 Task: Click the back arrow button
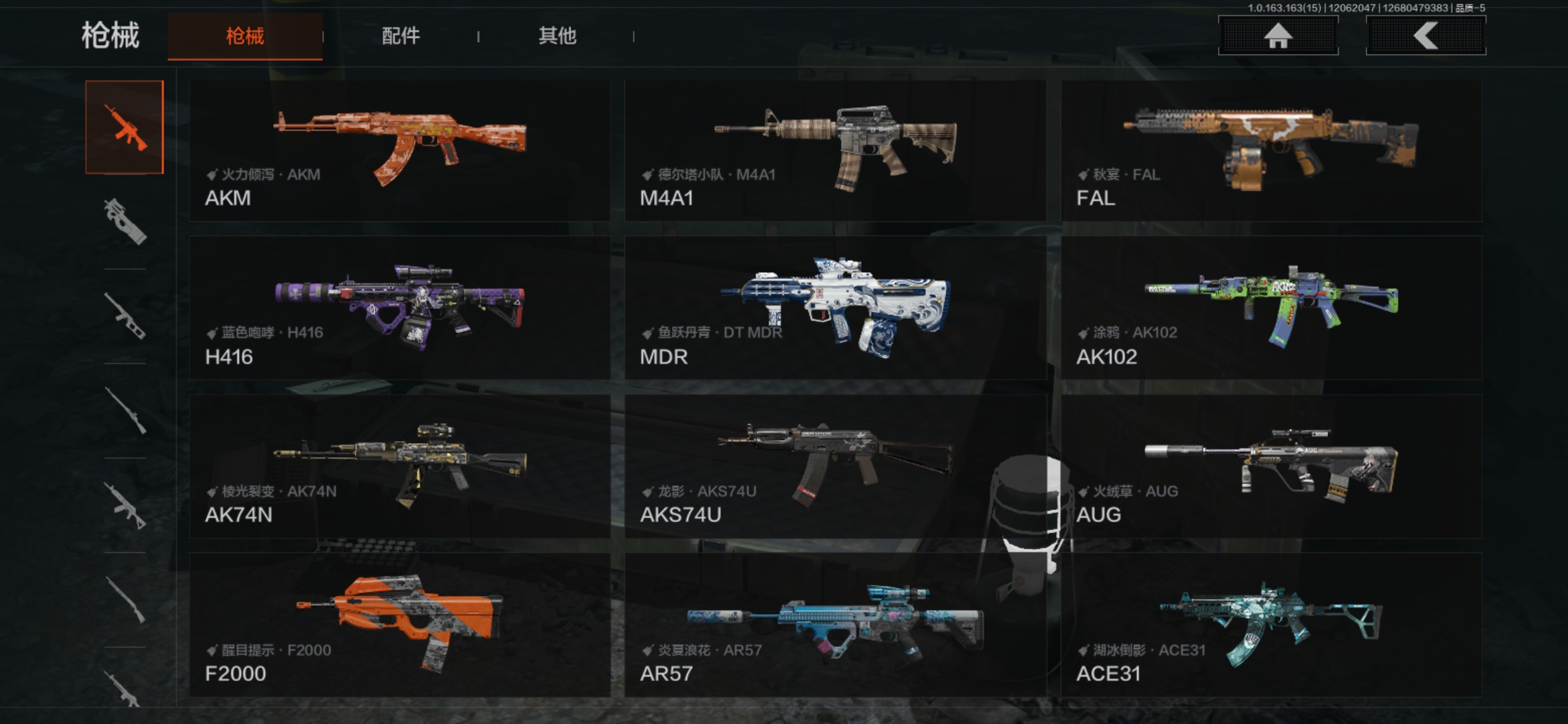tap(1425, 36)
